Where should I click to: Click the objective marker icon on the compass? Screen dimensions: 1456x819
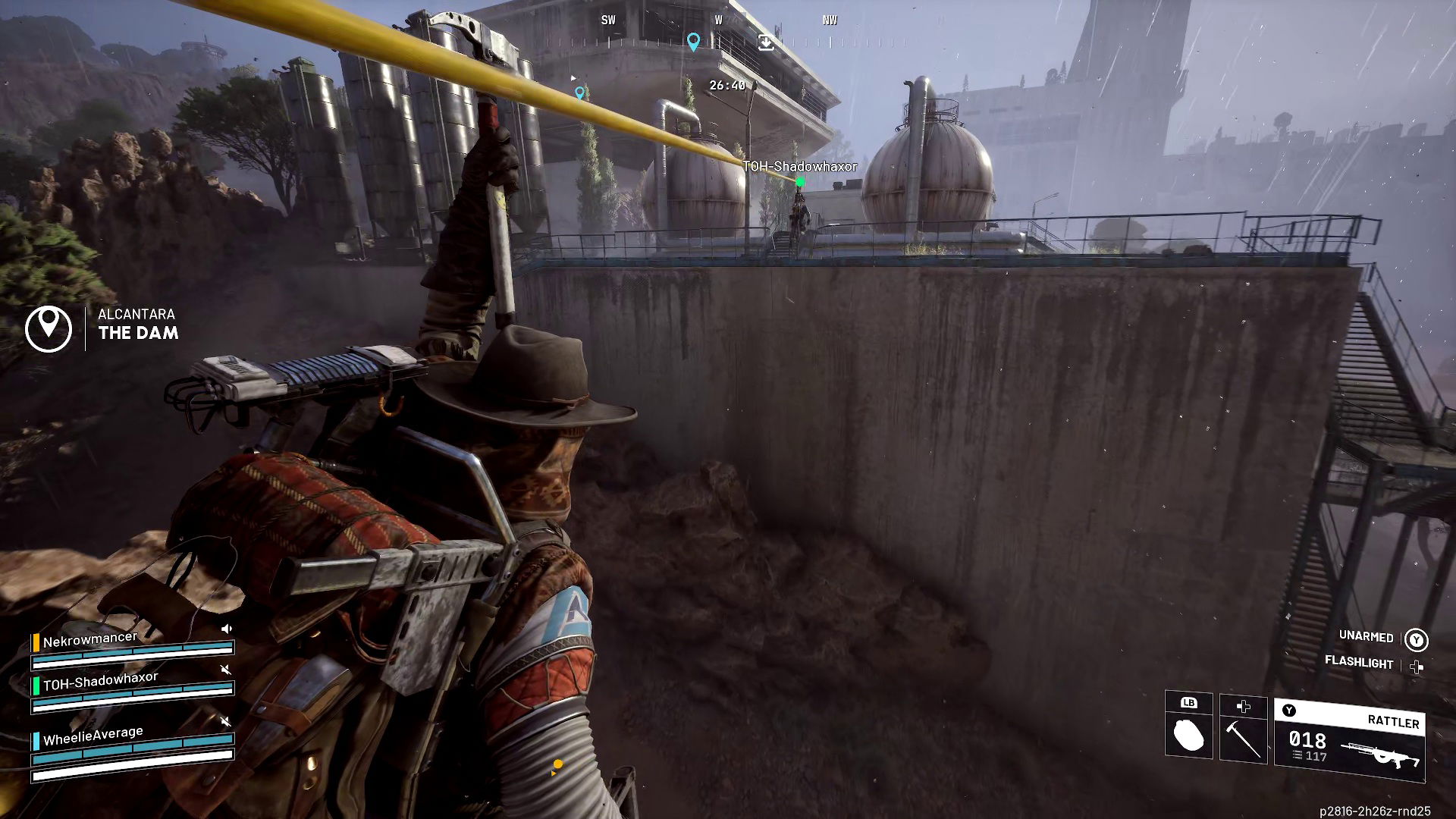[767, 43]
